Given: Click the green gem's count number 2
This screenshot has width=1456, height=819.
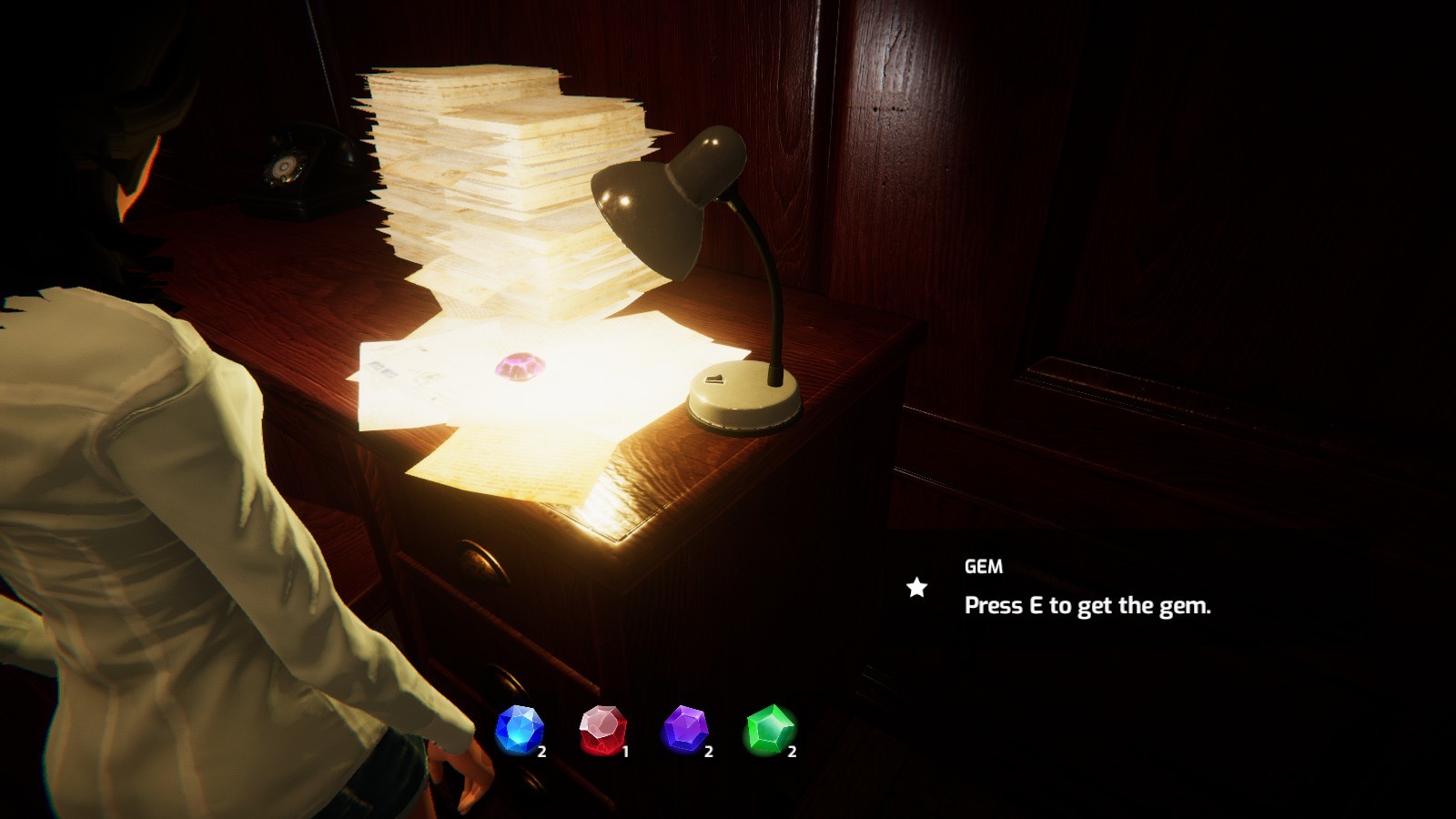Looking at the screenshot, I should point(791,752).
